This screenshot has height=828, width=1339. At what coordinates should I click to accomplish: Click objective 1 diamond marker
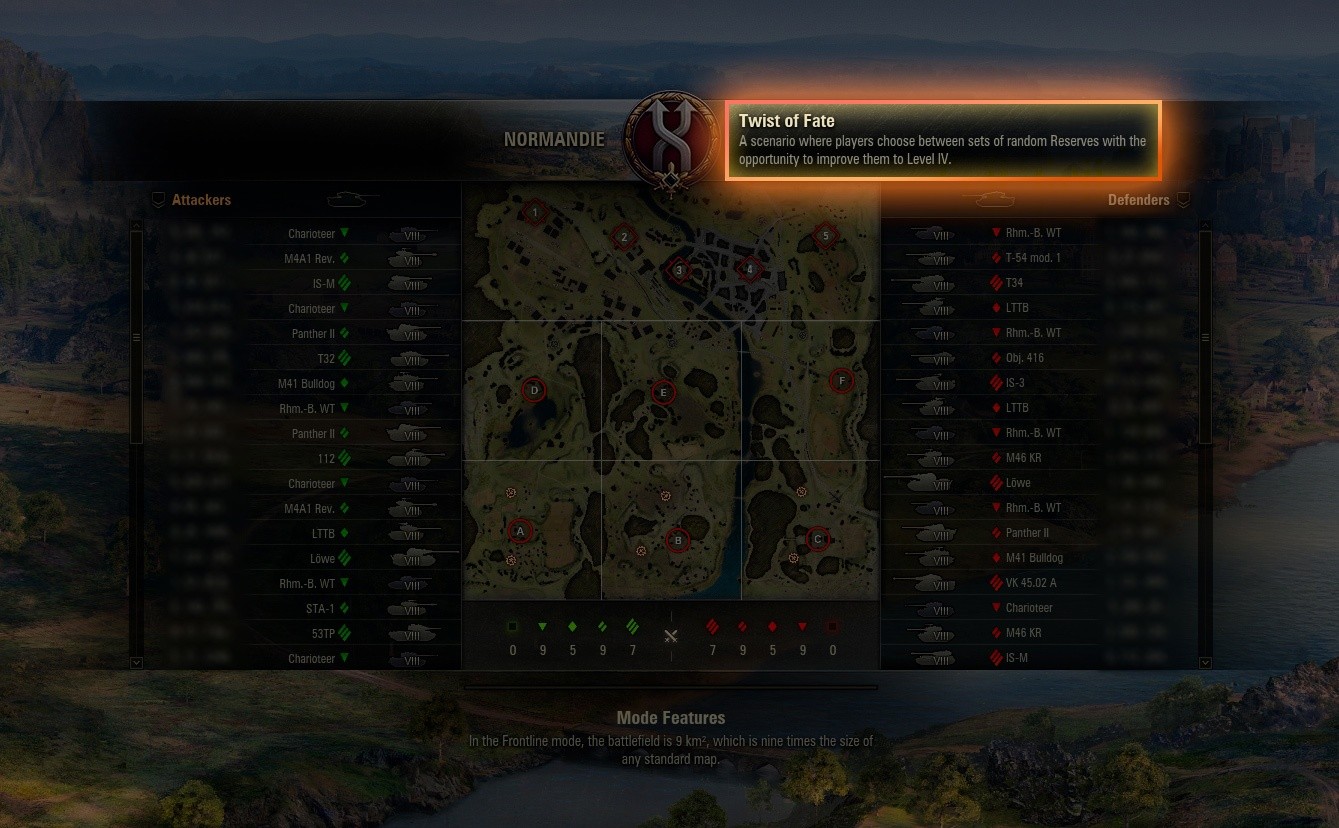click(x=534, y=212)
